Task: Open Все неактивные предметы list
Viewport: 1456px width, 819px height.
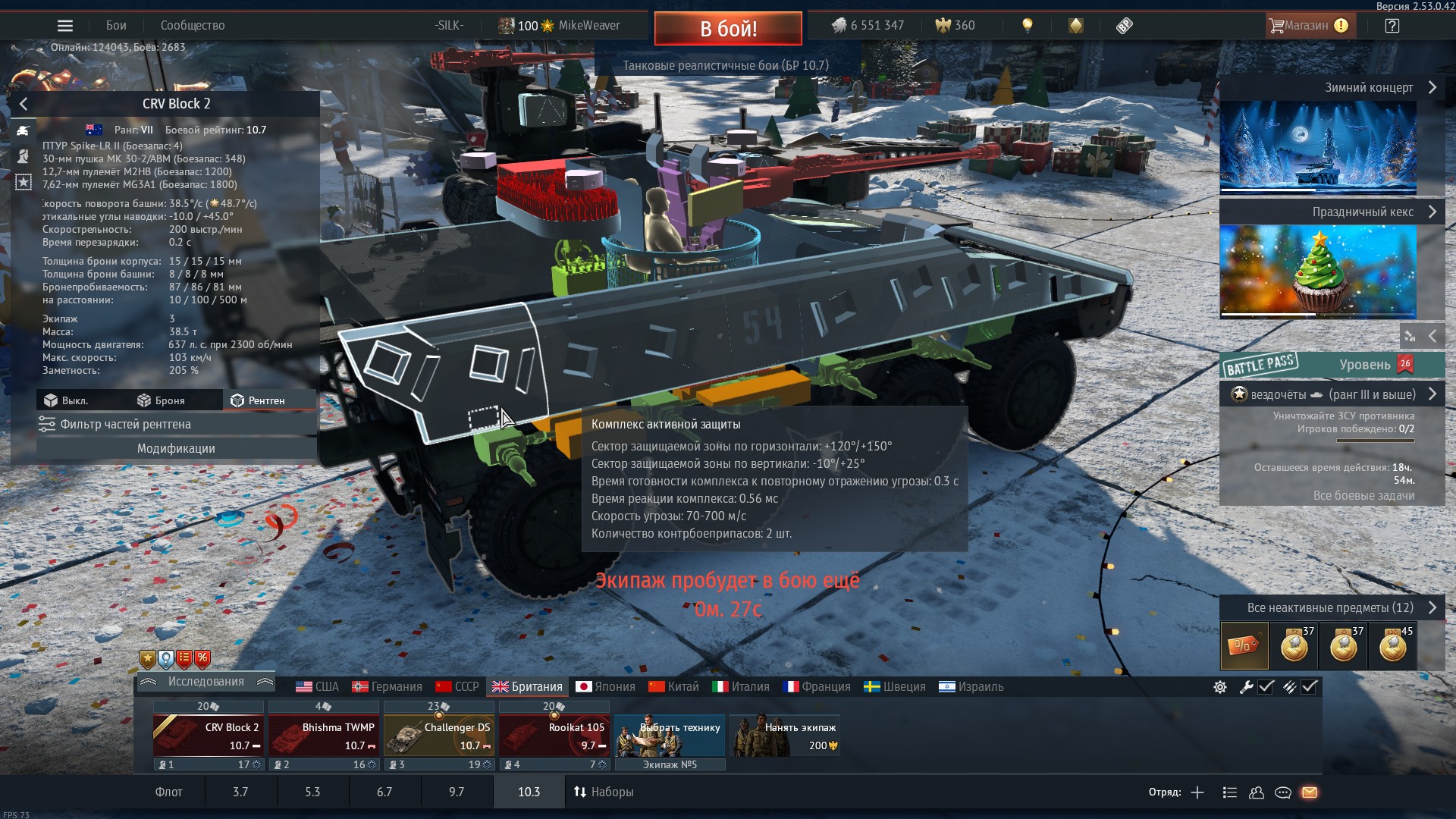Action: click(x=1332, y=608)
